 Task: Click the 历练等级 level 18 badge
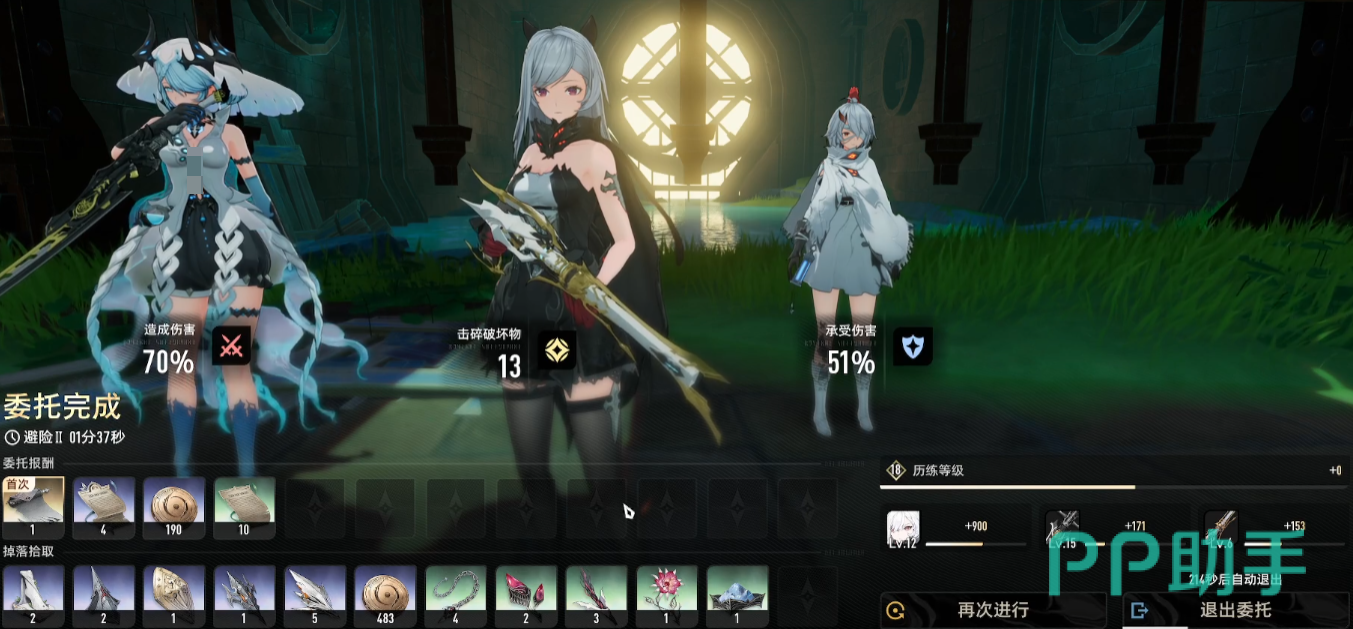[x=895, y=471]
